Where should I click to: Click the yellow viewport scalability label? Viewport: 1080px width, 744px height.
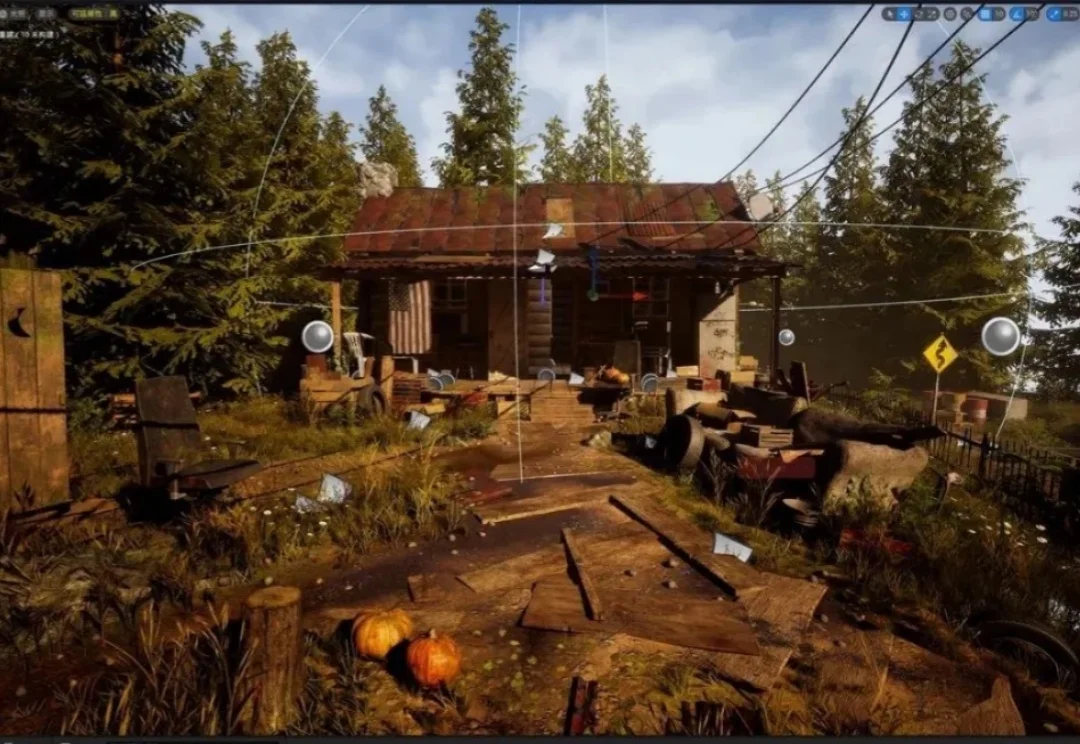(x=94, y=14)
